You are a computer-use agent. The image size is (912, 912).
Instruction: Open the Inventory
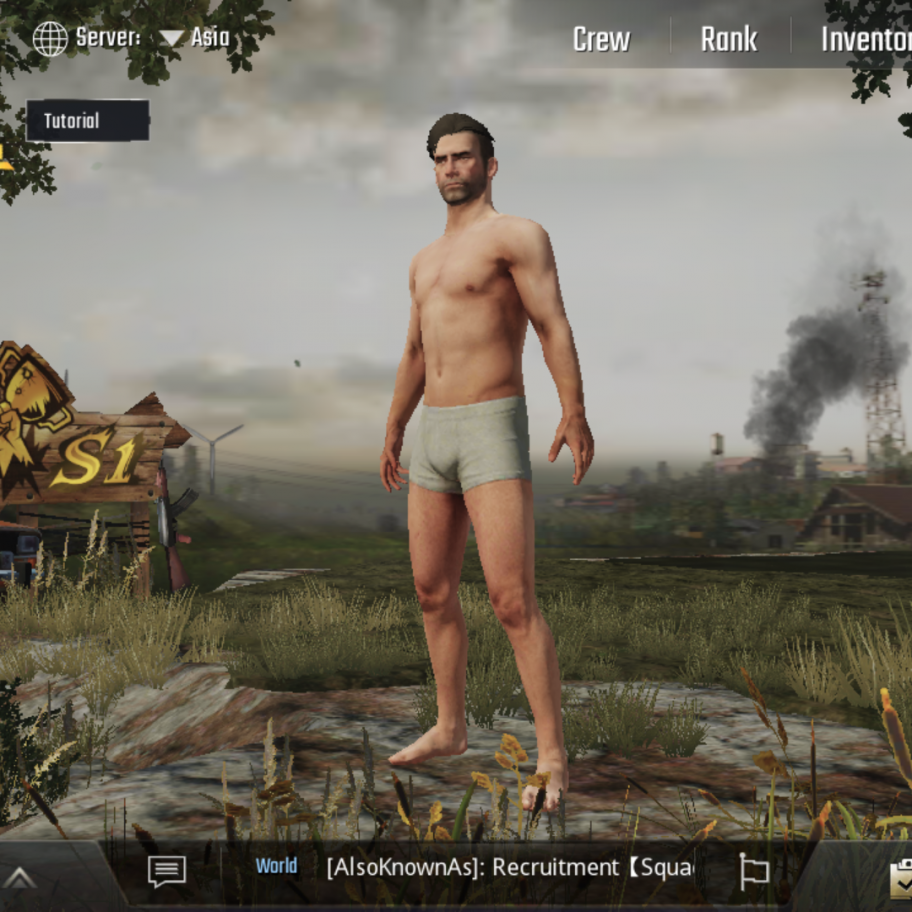(866, 40)
